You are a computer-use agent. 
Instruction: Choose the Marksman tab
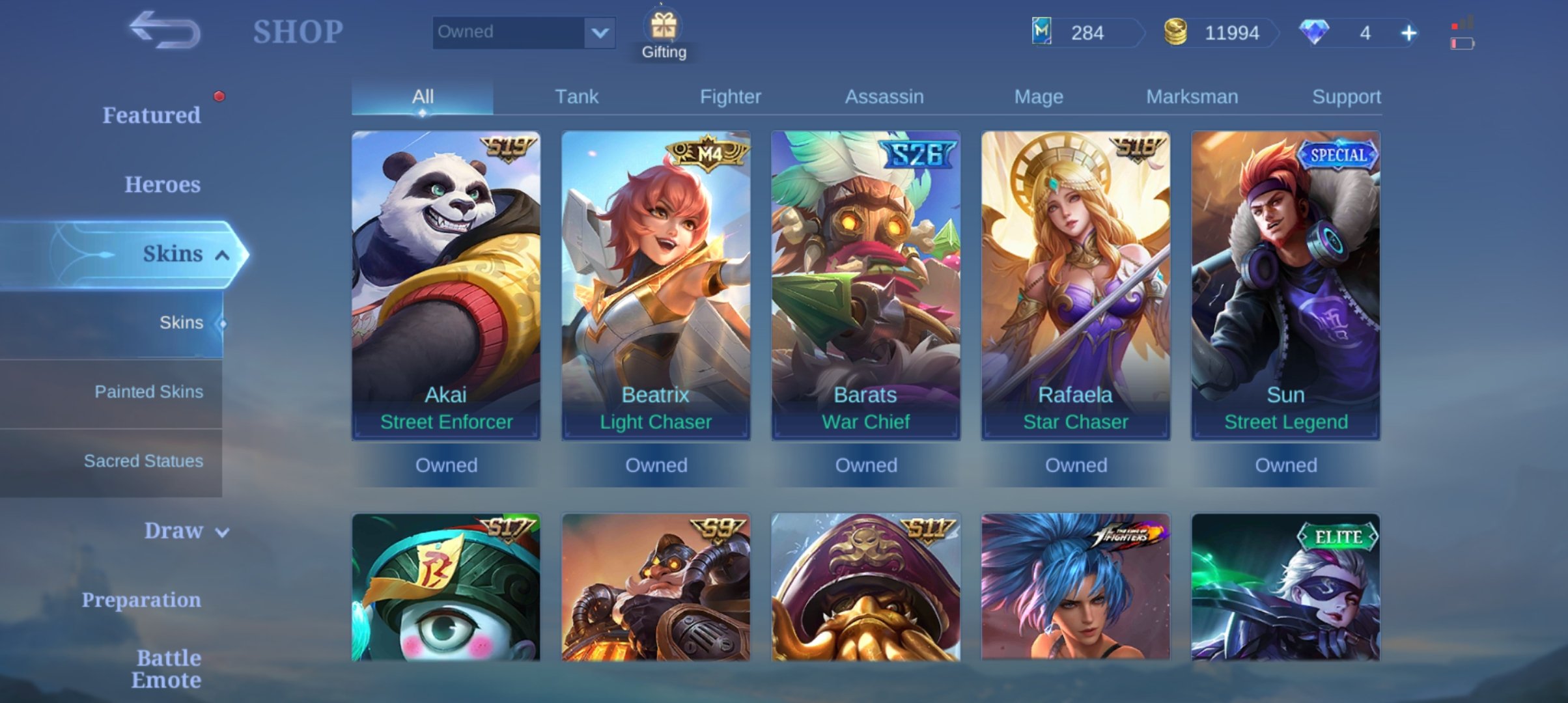coord(1192,97)
